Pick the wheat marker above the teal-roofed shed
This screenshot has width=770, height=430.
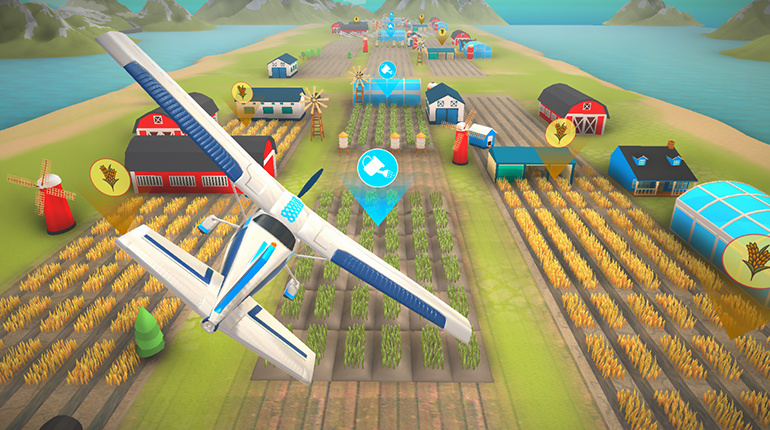tap(559, 131)
